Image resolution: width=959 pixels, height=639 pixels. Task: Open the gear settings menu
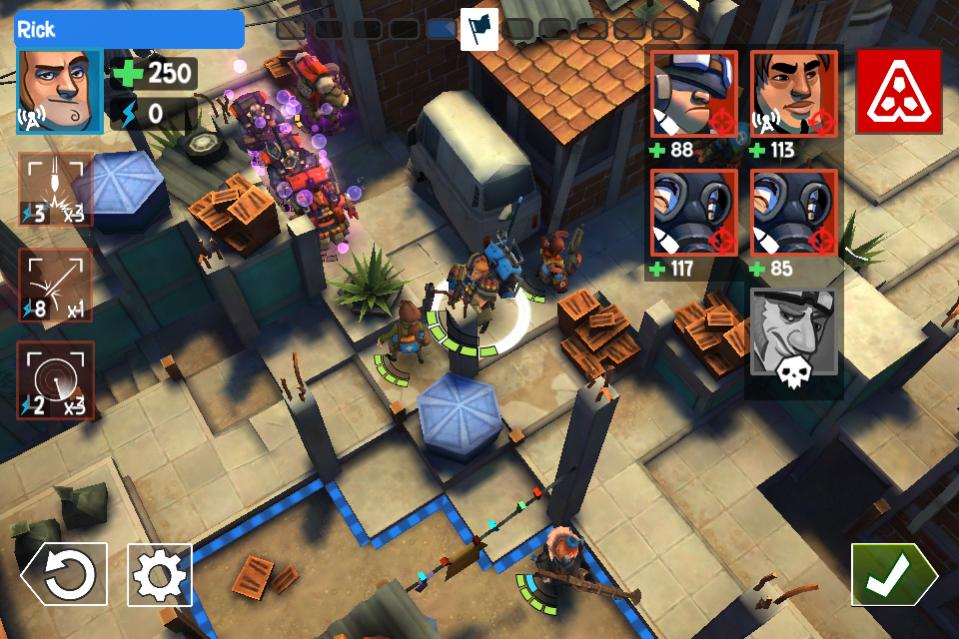click(x=160, y=575)
